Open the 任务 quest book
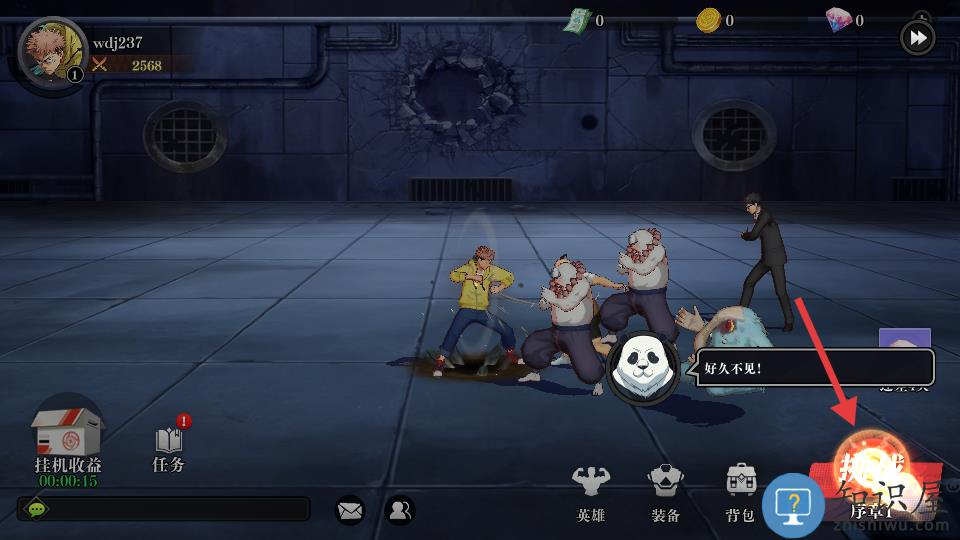 coord(170,447)
